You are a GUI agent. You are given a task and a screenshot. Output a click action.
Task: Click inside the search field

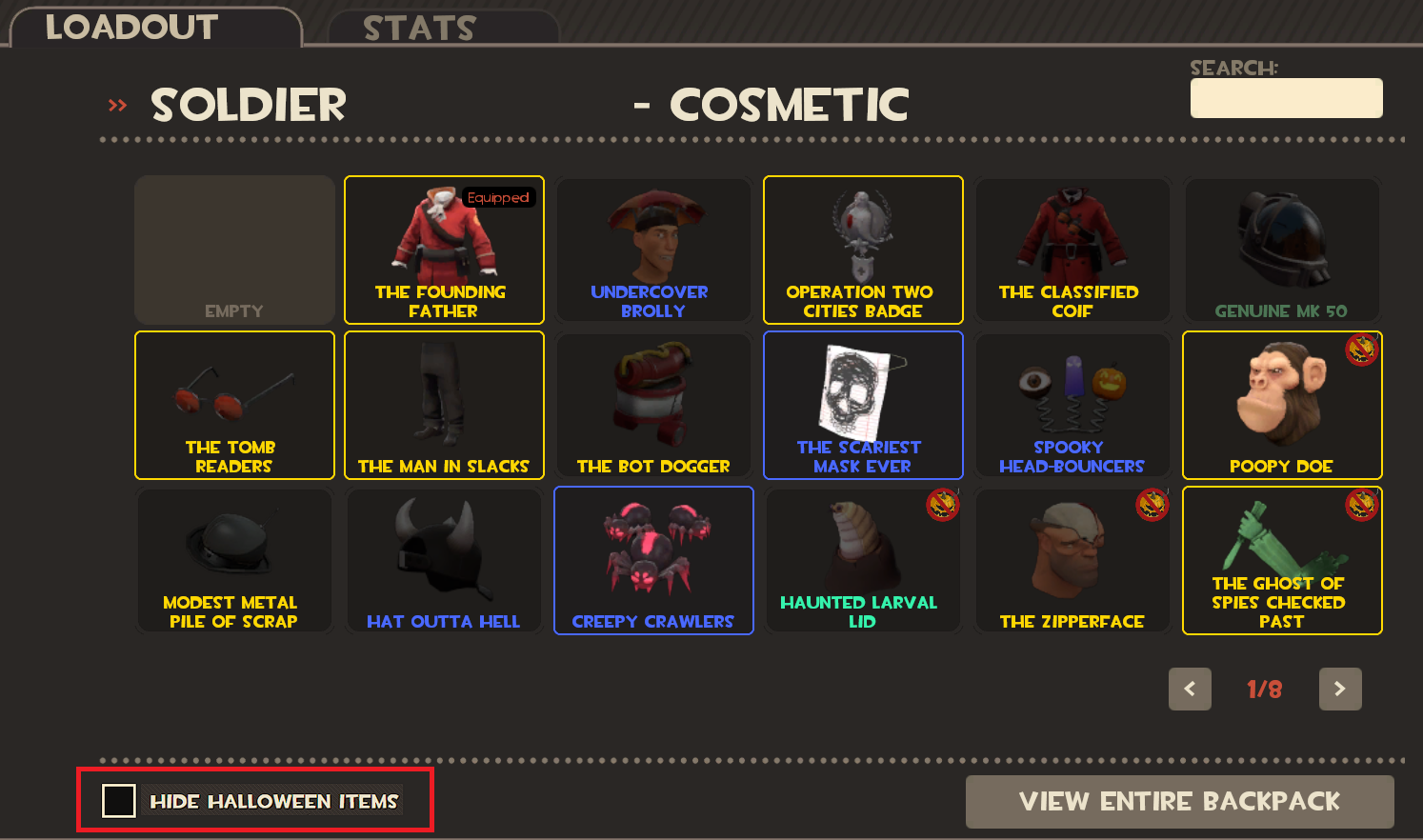[1286, 97]
